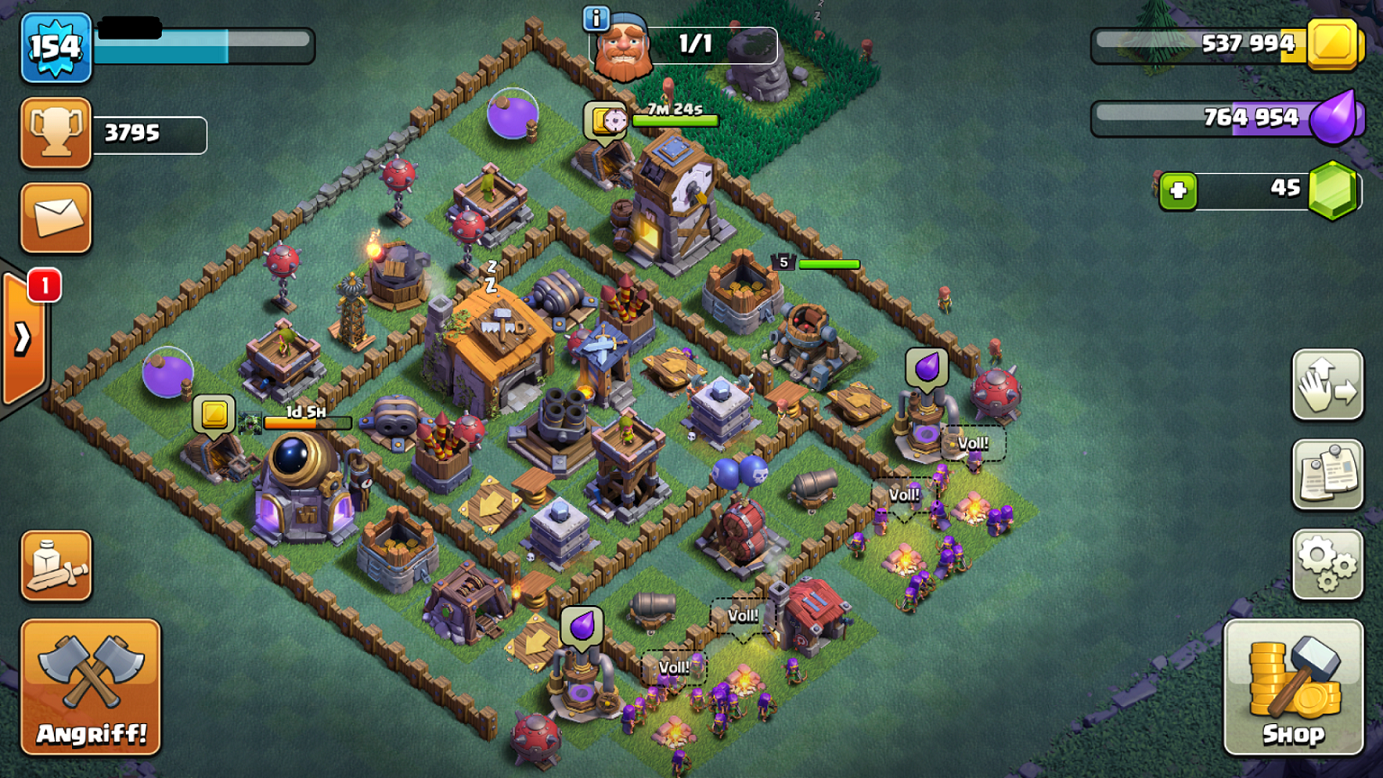Collect elixir from the collector bubble by the camps
Screen dimensions: 1383x778
tap(927, 367)
